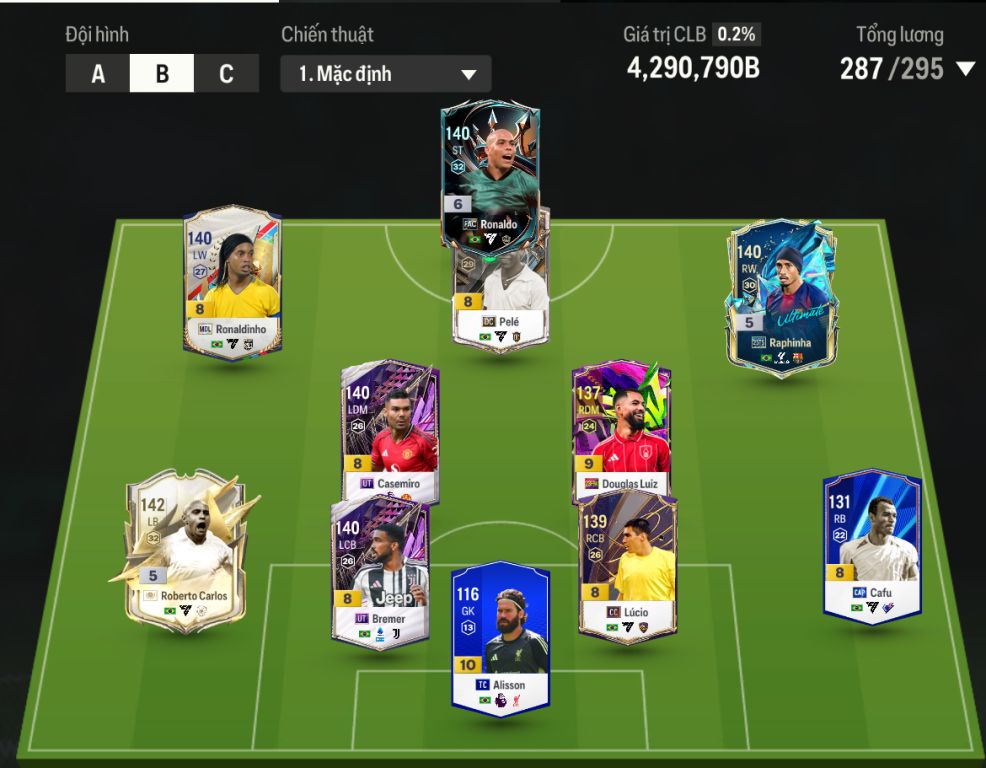The height and width of the screenshot is (768, 986).
Task: Select squad tab B
Action: point(162,74)
